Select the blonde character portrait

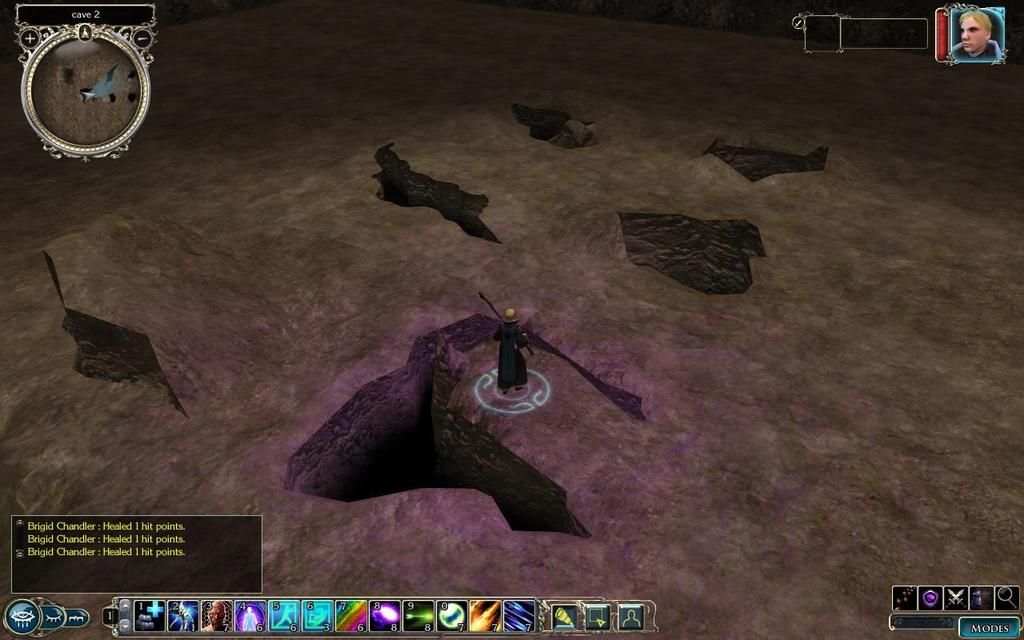[x=975, y=35]
